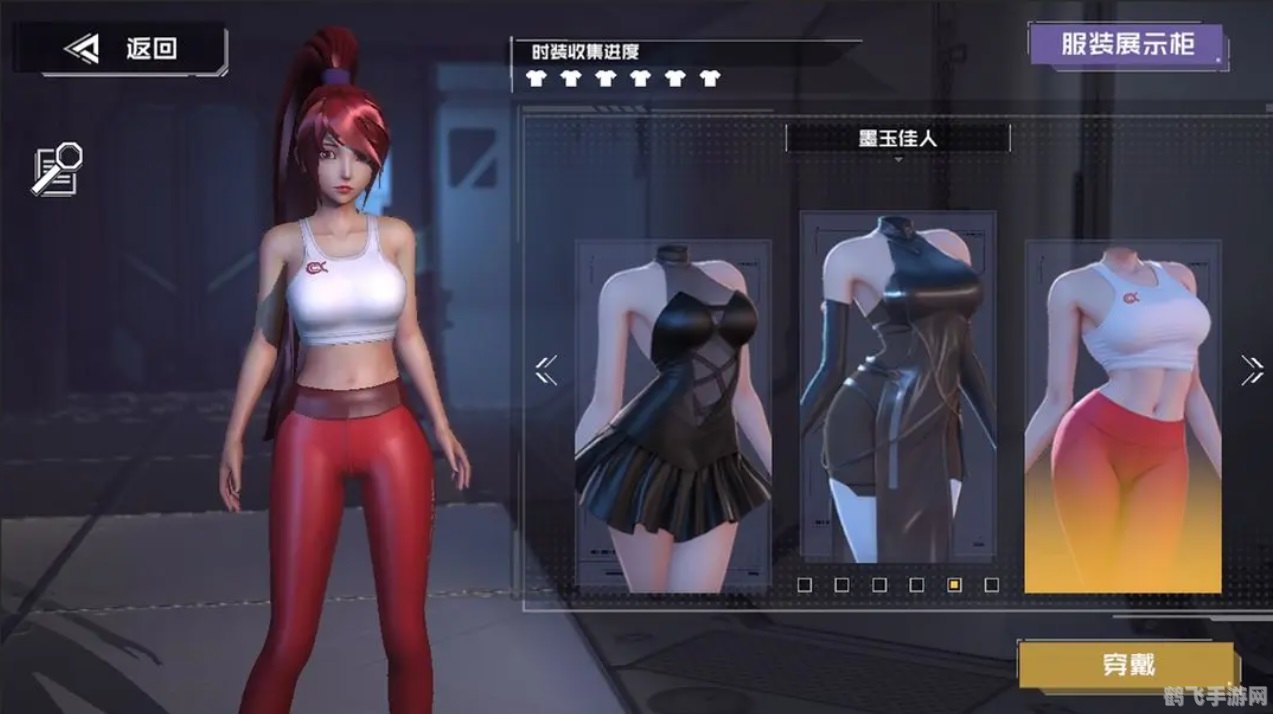Pick the white tank and red leggings card
The width and height of the screenshot is (1273, 714).
1122,415
